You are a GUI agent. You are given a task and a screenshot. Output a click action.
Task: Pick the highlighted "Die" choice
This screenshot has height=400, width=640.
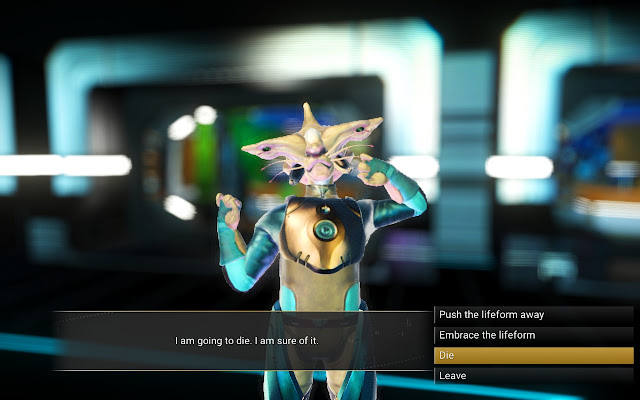tap(534, 355)
